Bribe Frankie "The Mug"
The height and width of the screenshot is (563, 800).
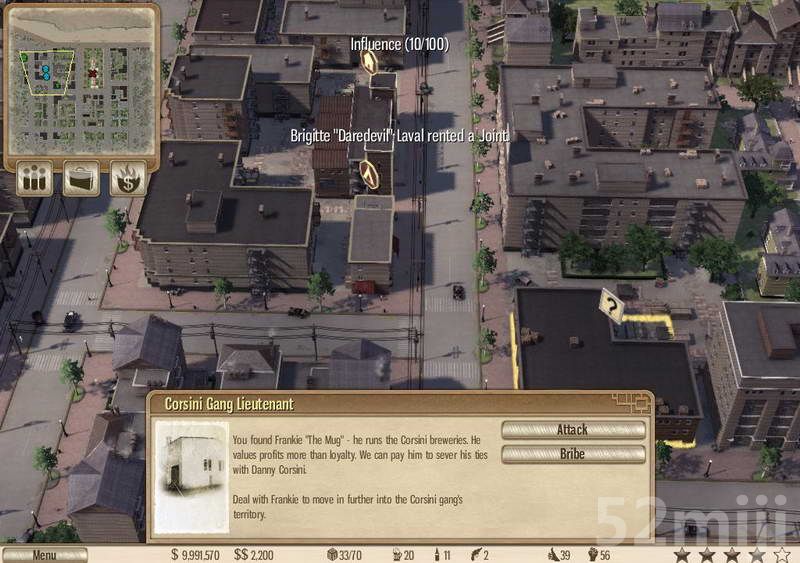coord(572,455)
